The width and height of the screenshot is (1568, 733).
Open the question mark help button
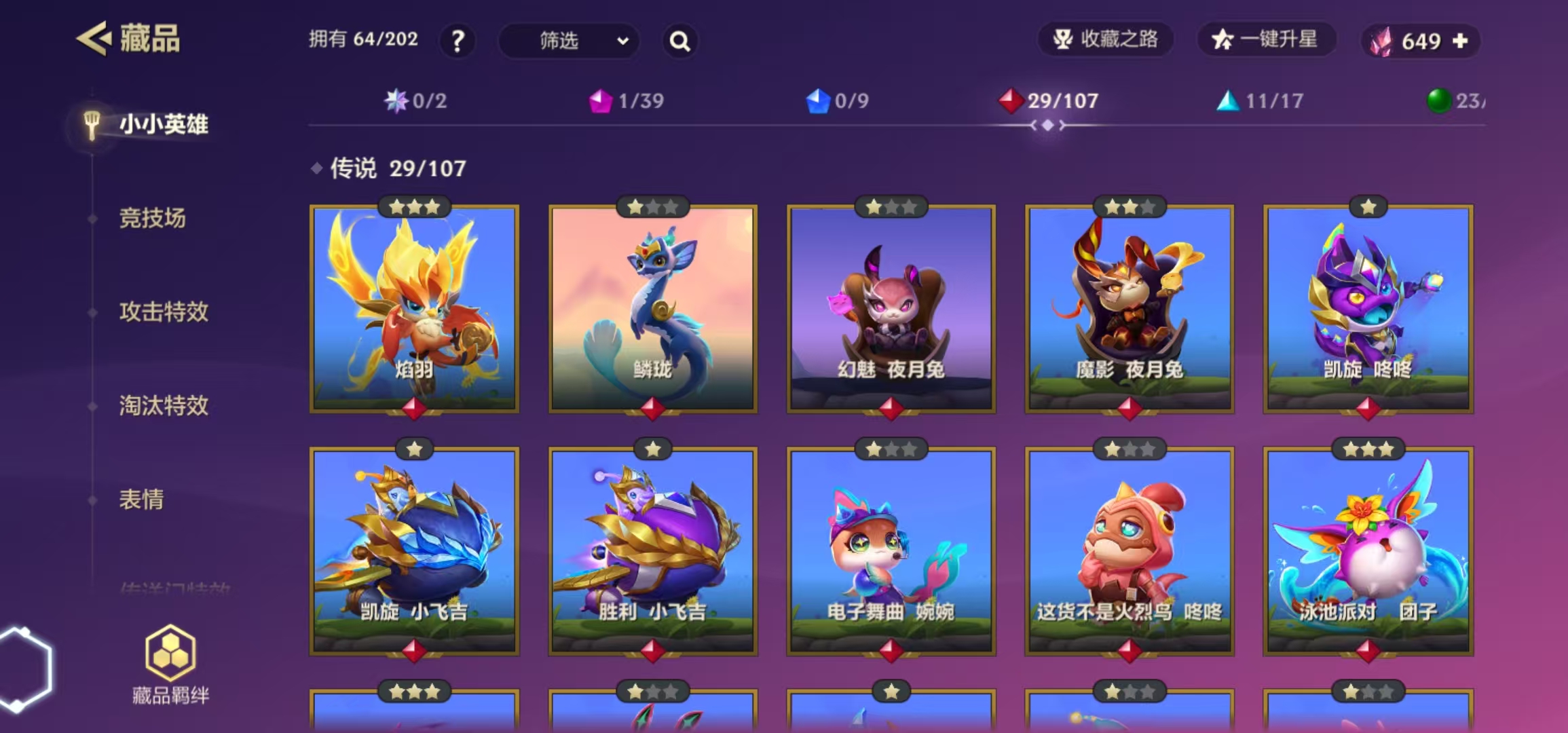point(458,41)
